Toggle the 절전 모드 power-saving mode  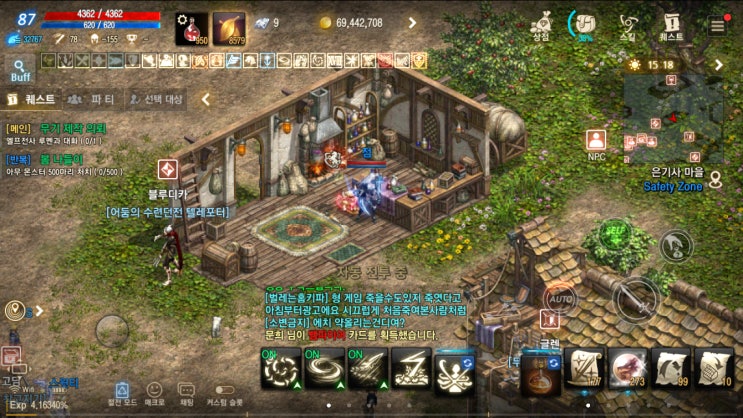click(x=121, y=392)
